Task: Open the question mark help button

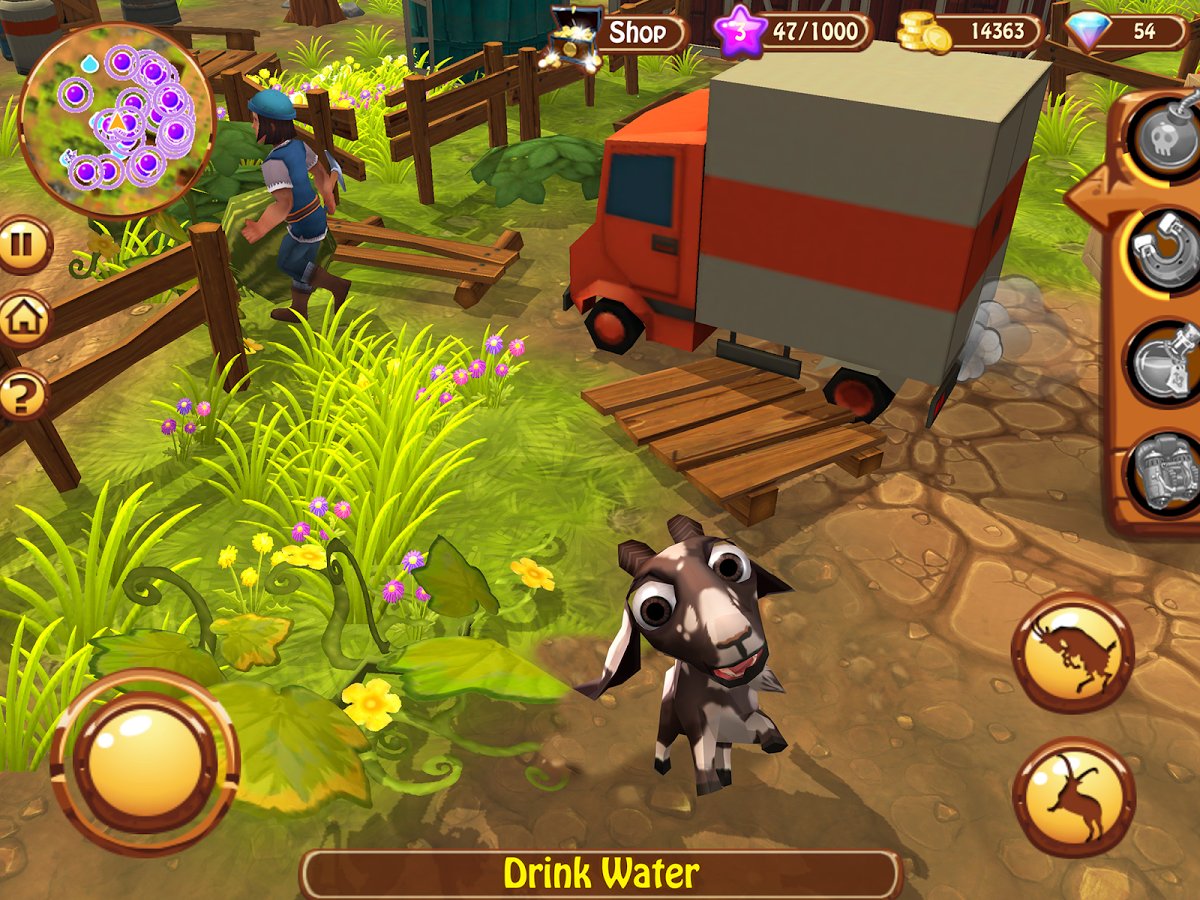Action: pyautogui.click(x=22, y=395)
